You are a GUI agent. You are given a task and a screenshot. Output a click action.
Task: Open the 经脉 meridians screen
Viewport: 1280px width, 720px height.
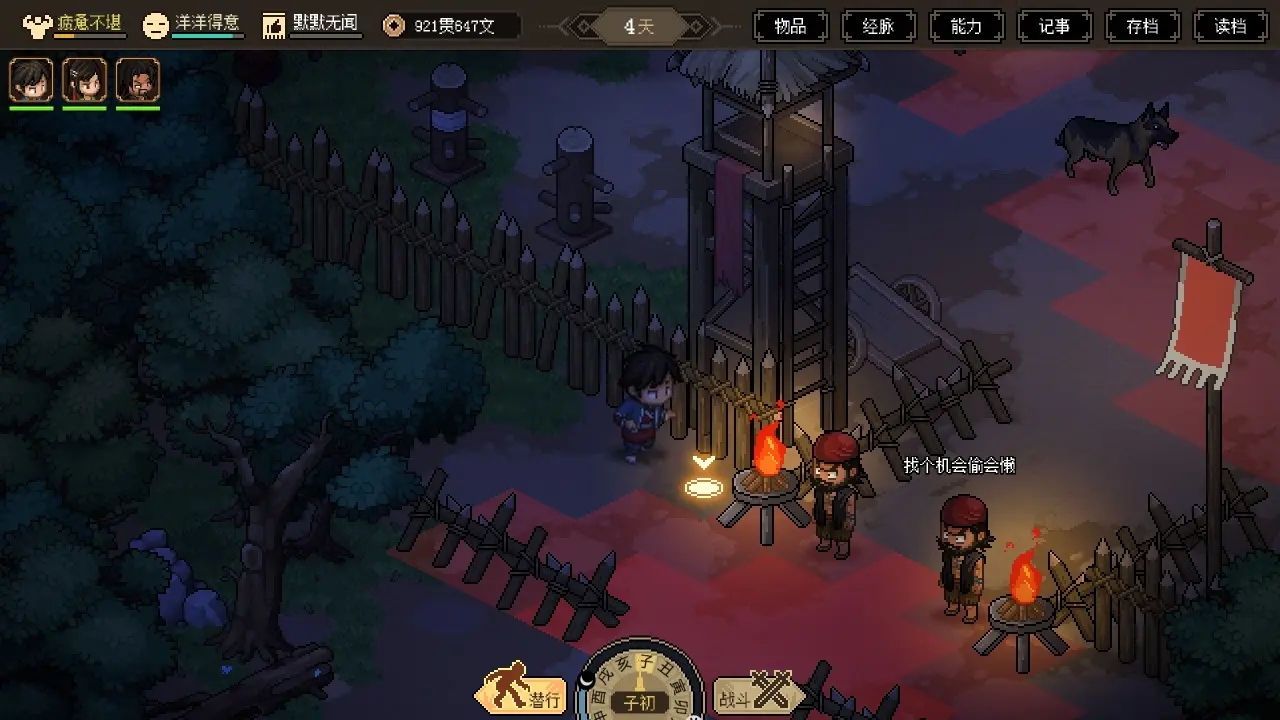[x=879, y=26]
